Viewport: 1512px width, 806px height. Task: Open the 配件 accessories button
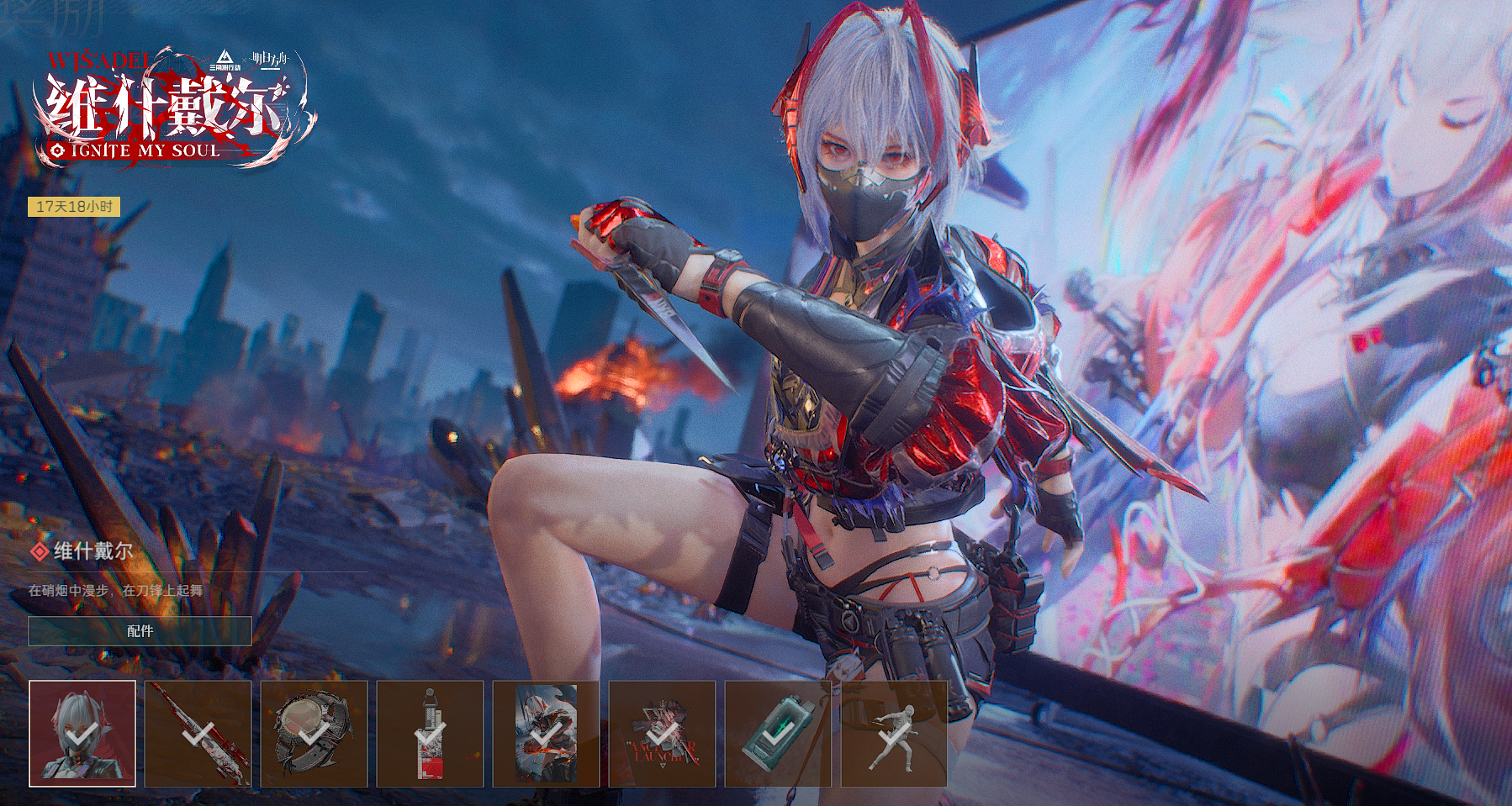coord(140,631)
